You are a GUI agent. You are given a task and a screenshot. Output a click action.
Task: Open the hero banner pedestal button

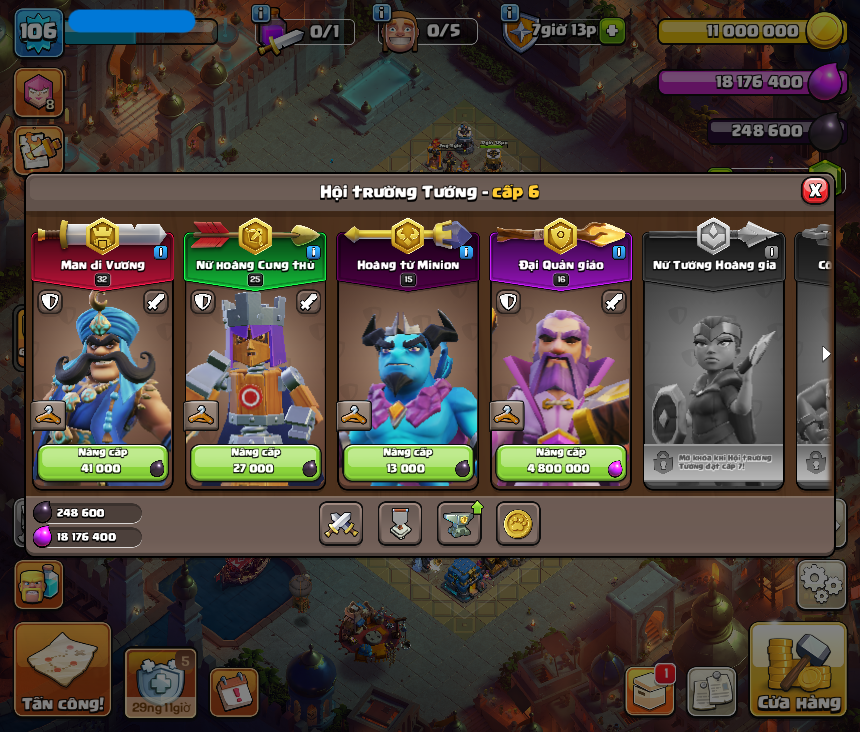pyautogui.click(x=400, y=523)
